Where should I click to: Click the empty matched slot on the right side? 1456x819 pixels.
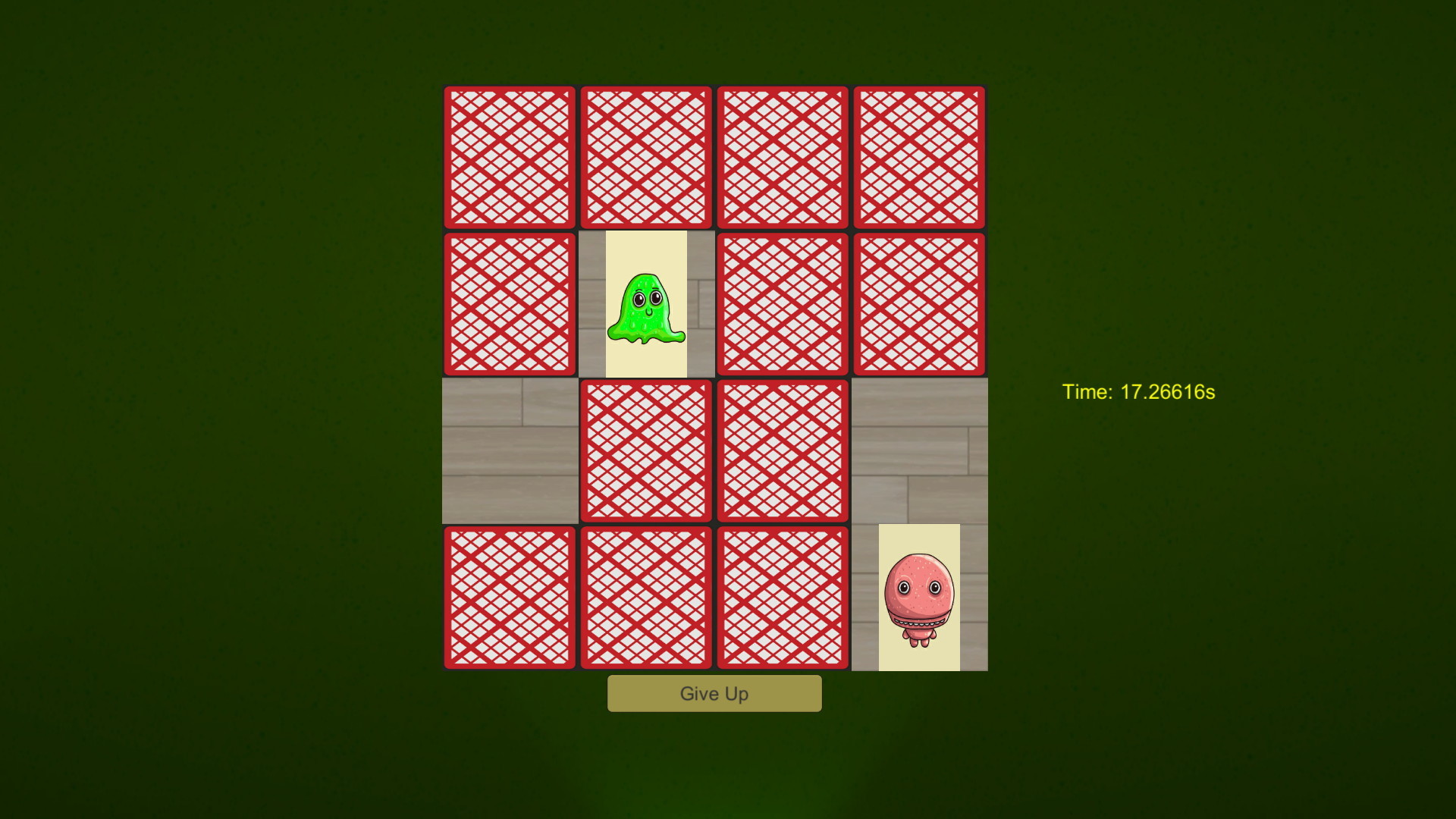[920, 450]
